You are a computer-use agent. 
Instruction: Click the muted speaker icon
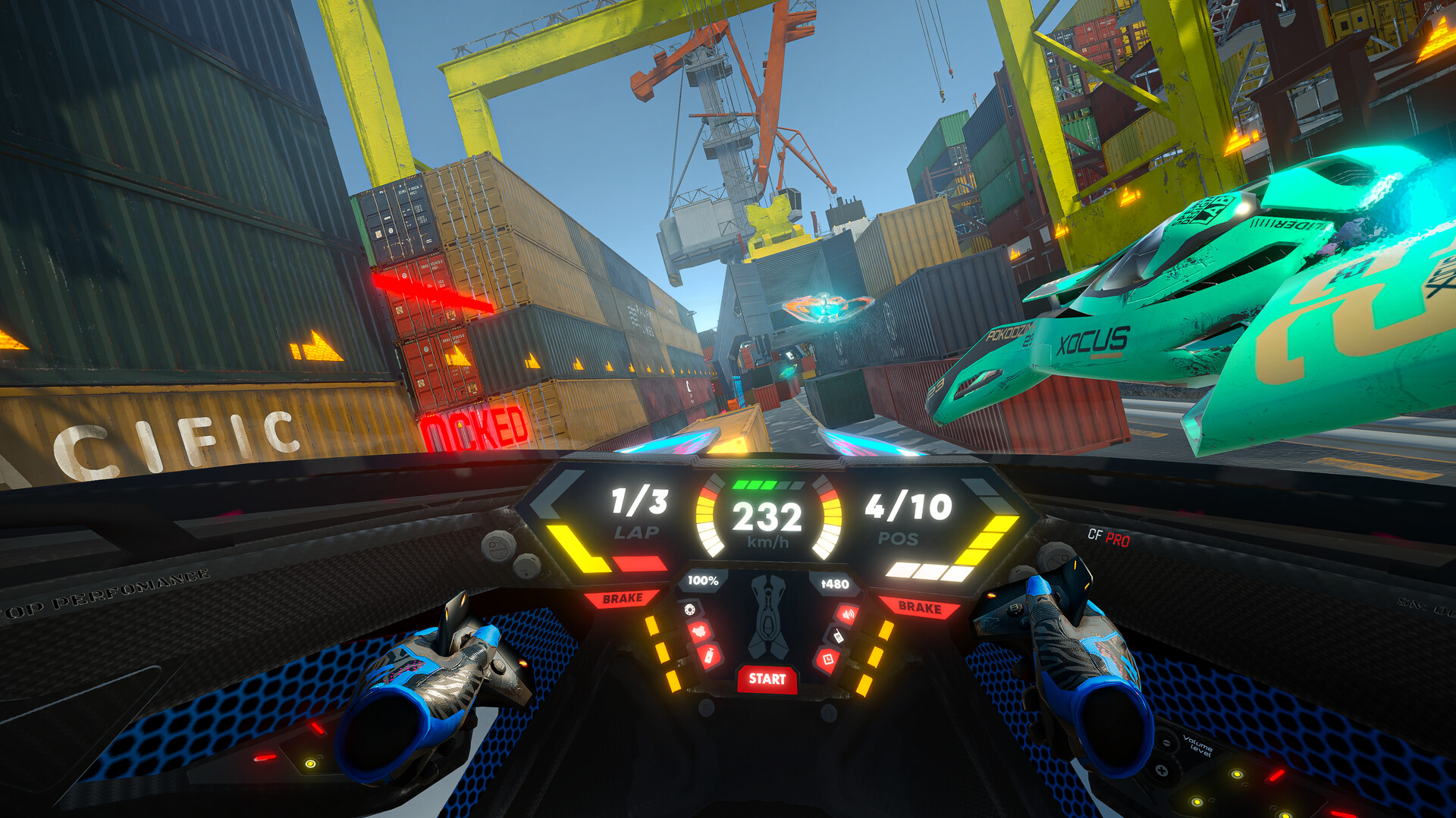[x=847, y=613]
